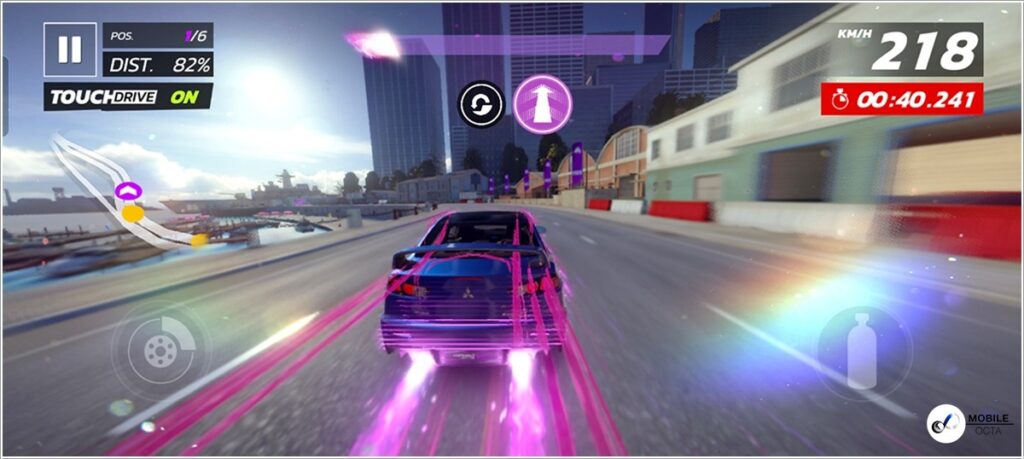Toggle the TouchDrive ON setting
This screenshot has width=1024, height=459.
click(x=128, y=97)
